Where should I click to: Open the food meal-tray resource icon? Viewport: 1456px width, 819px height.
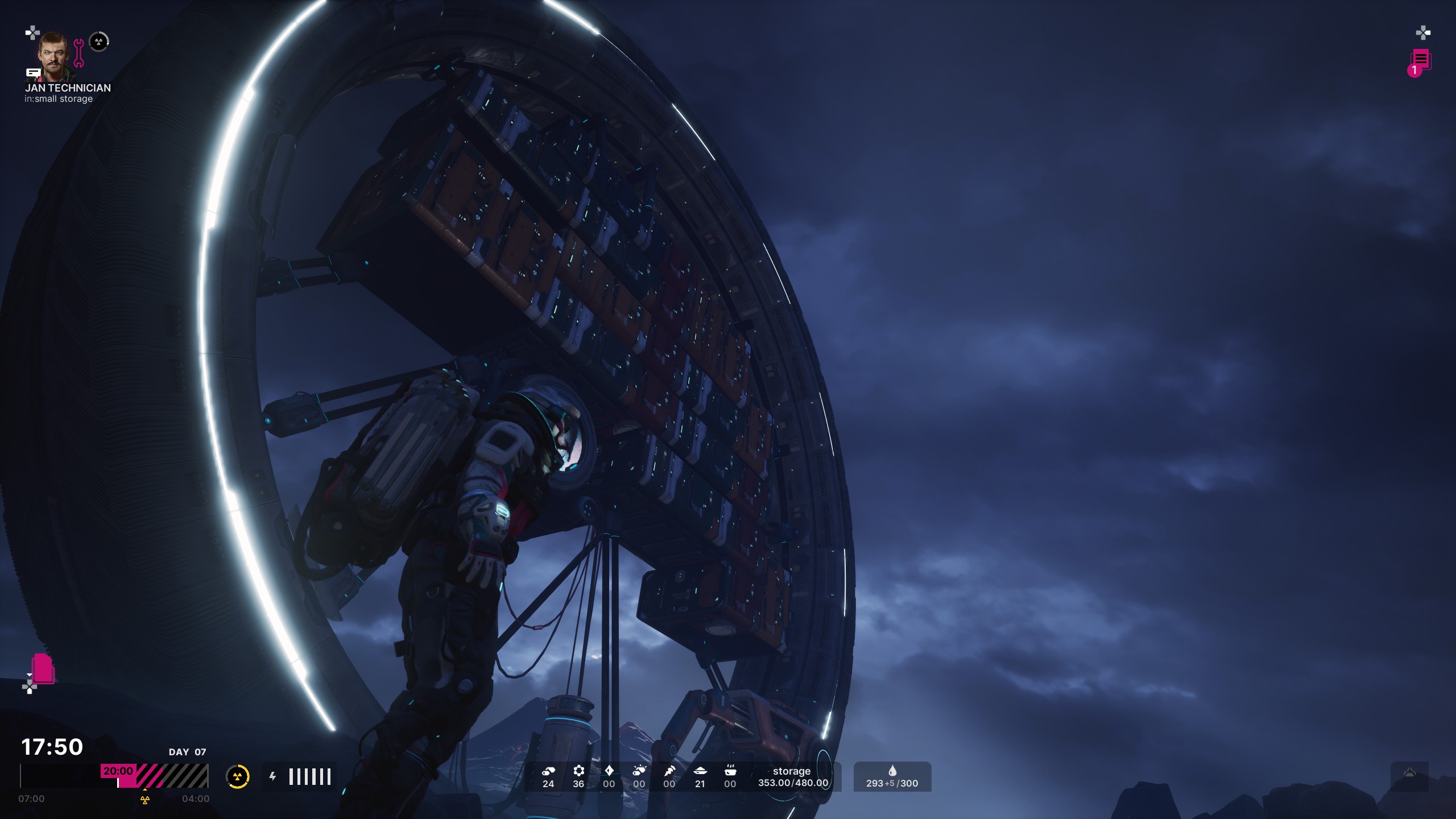pyautogui.click(x=701, y=771)
